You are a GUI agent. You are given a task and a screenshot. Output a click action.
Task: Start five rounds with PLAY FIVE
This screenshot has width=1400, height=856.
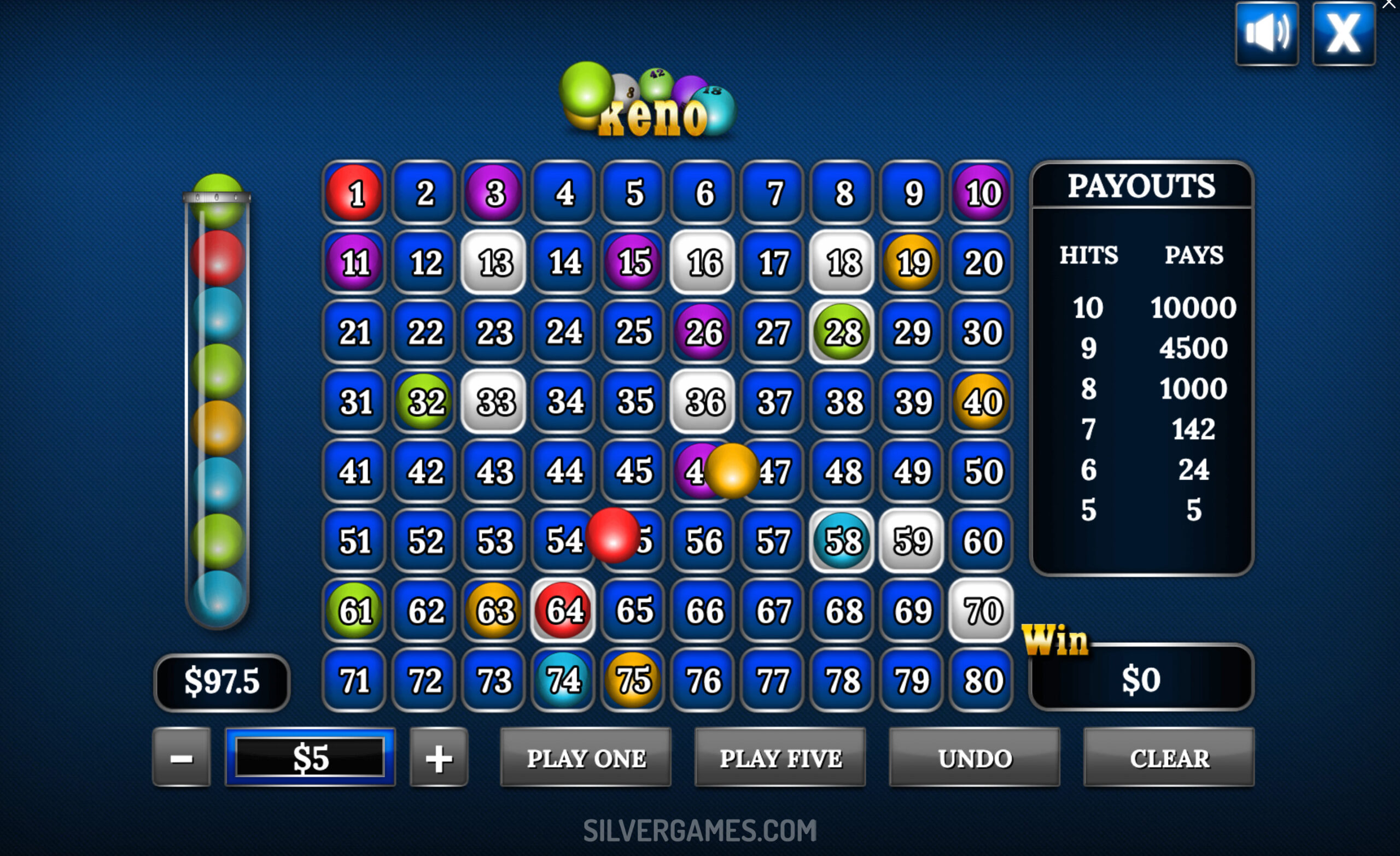[x=780, y=758]
